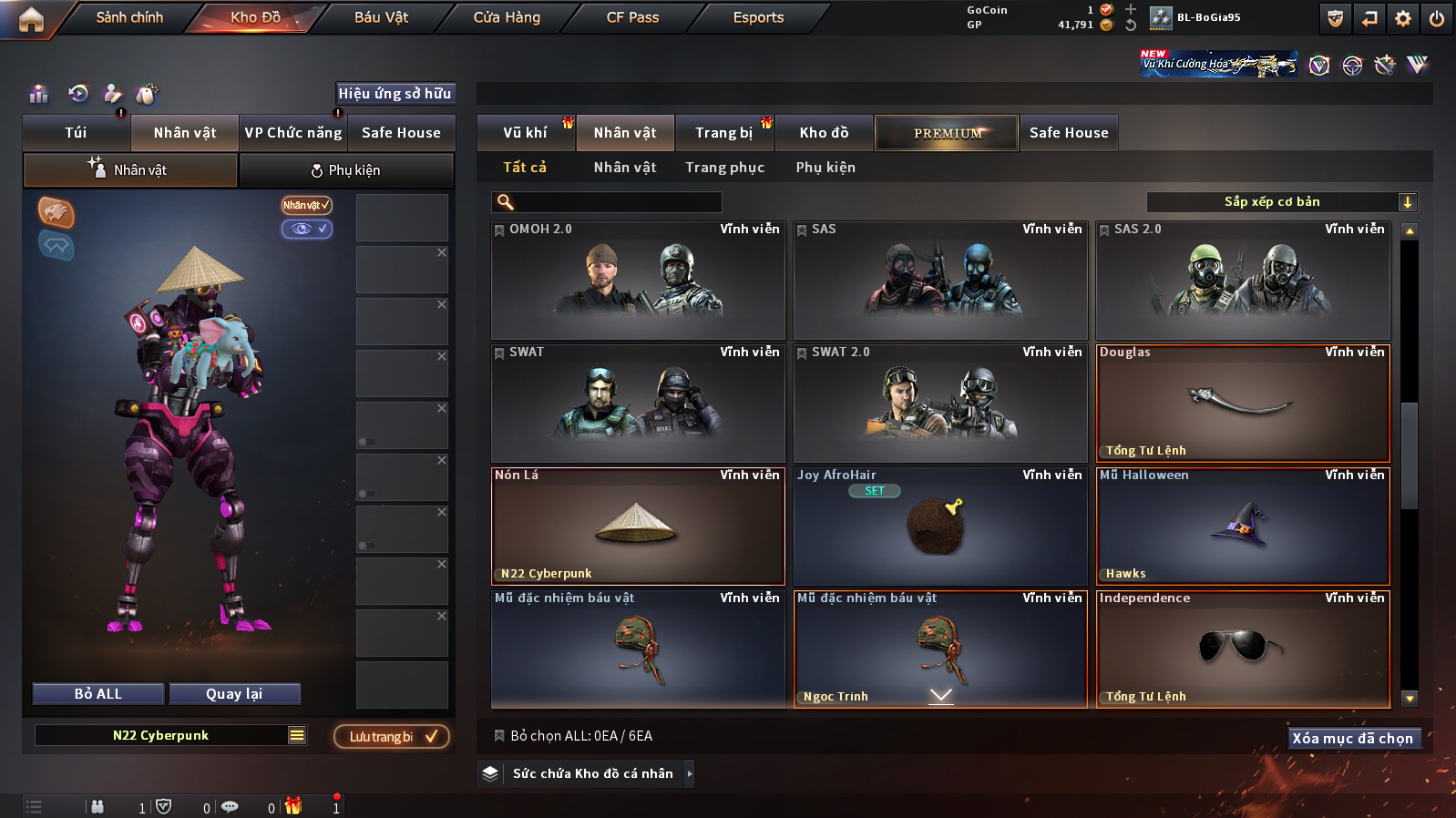Choose the Nón Lá hat item
This screenshot has height=818, width=1456.
coord(638,527)
